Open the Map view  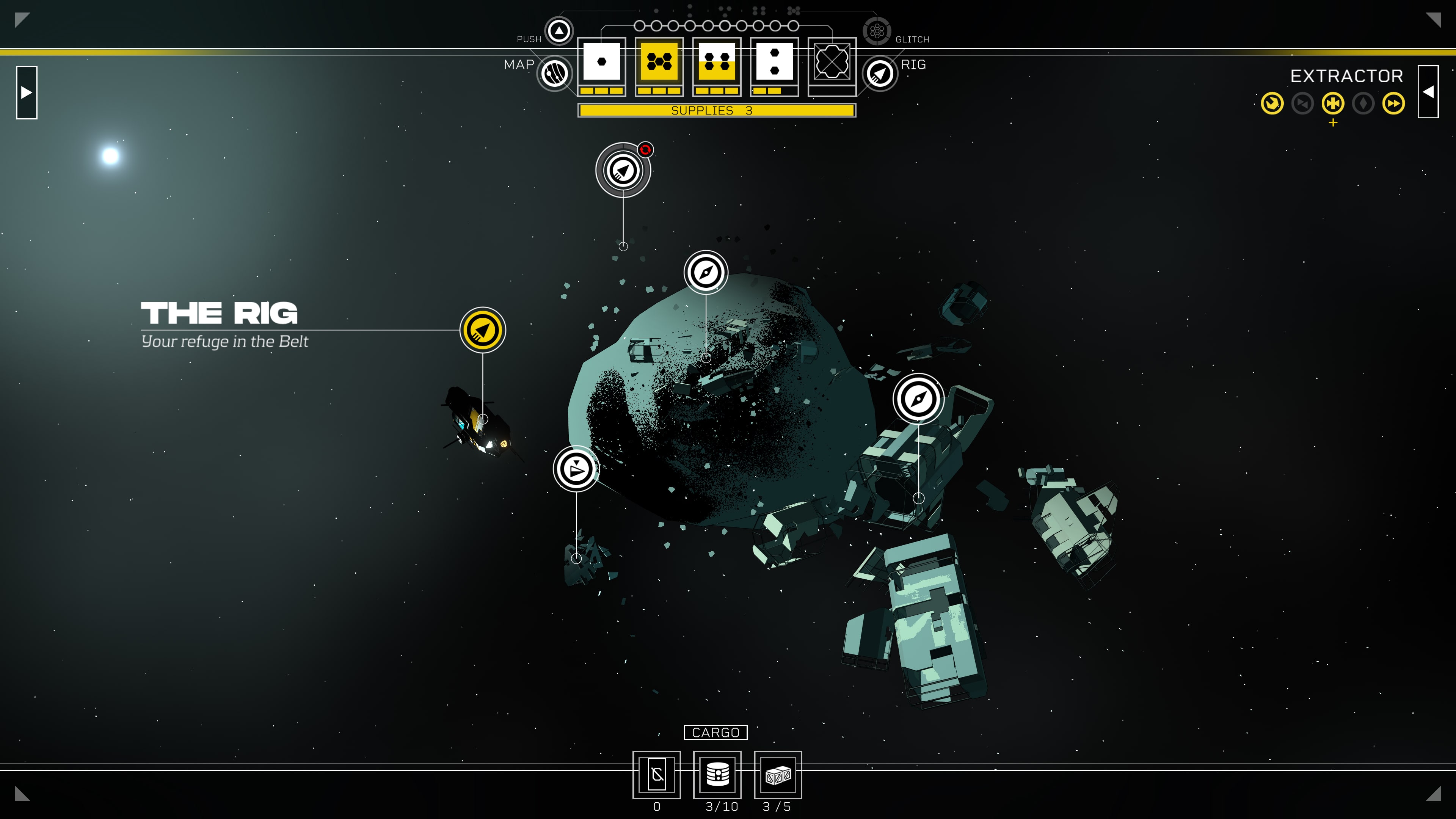(554, 74)
